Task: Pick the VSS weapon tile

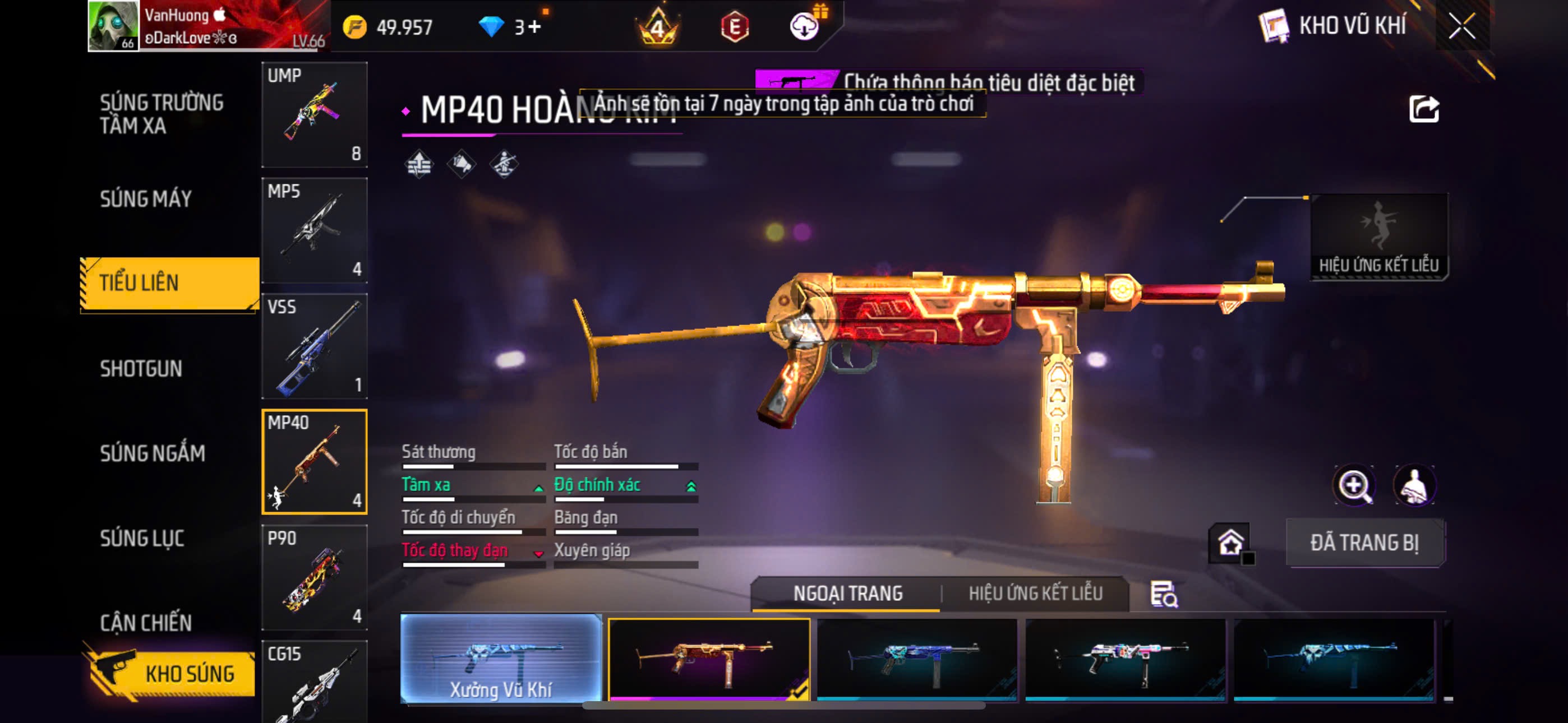Action: [x=314, y=346]
